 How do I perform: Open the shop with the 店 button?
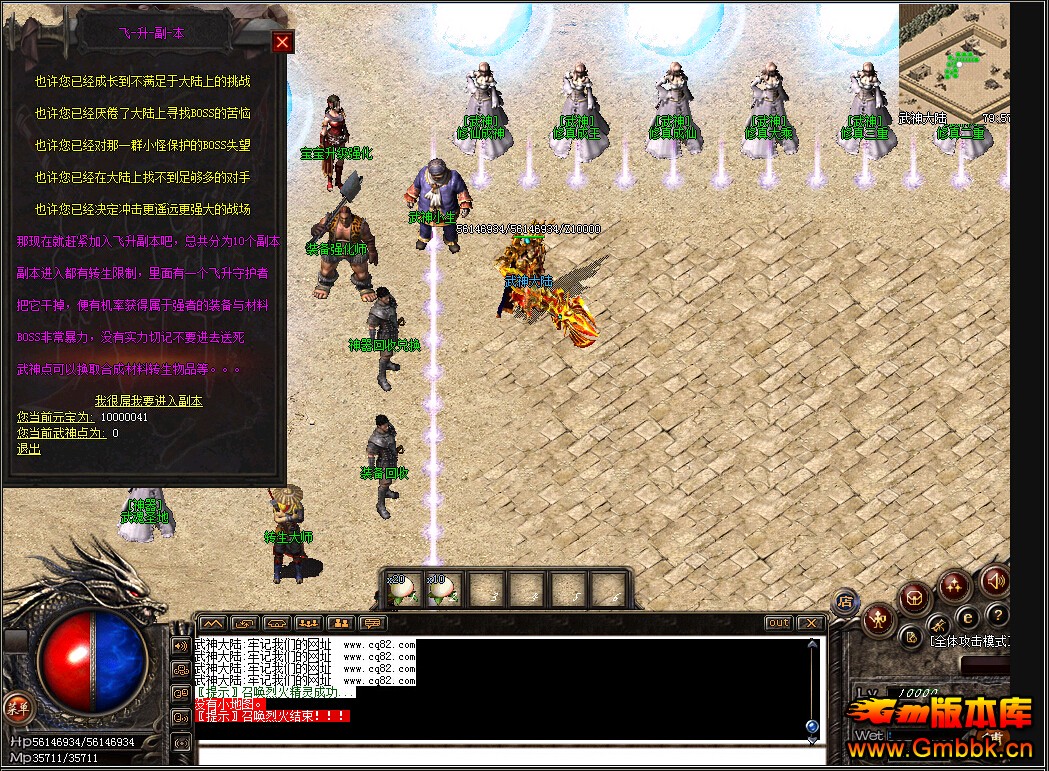(845, 601)
